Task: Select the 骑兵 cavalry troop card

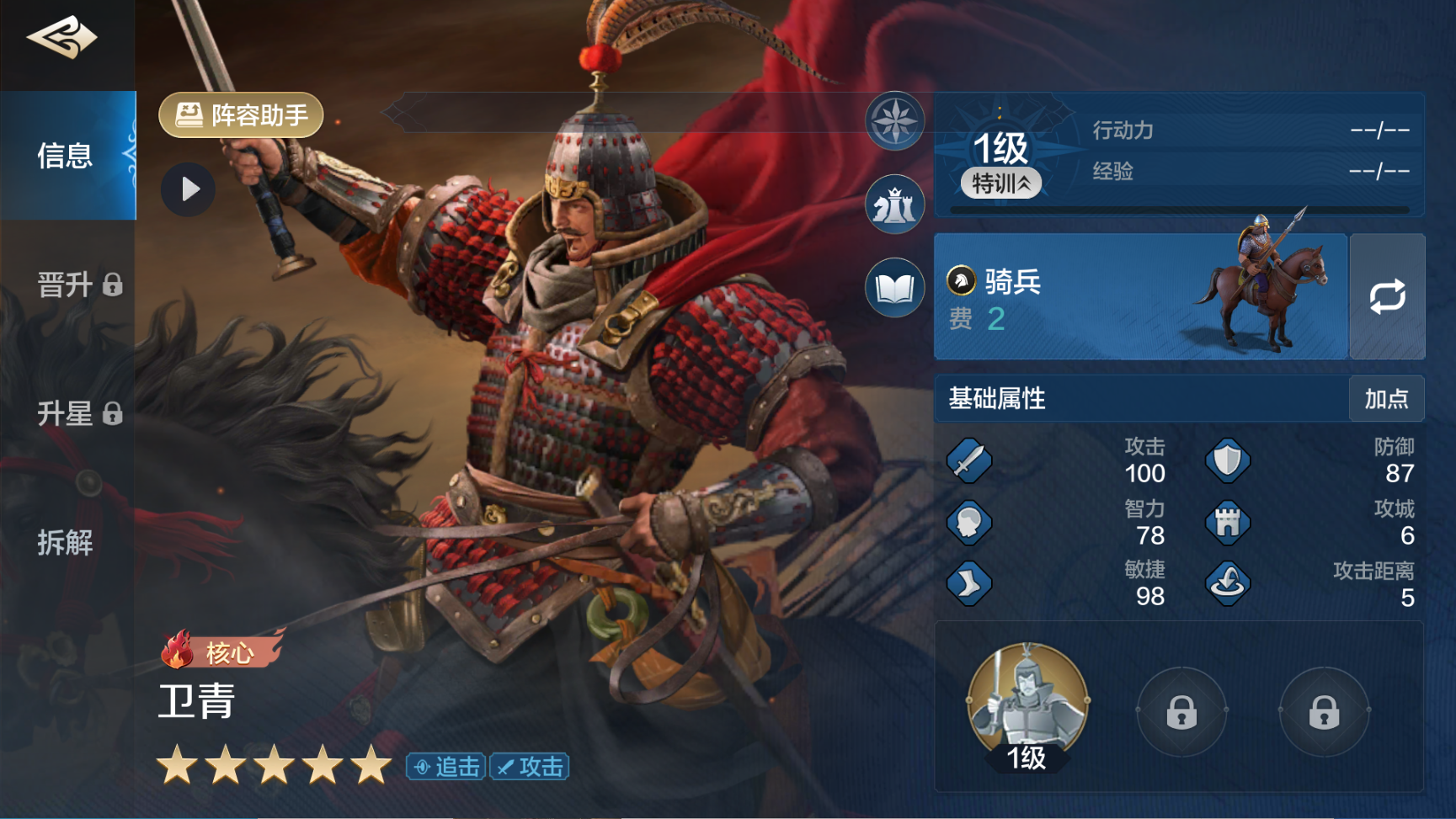Action: click(x=1139, y=297)
